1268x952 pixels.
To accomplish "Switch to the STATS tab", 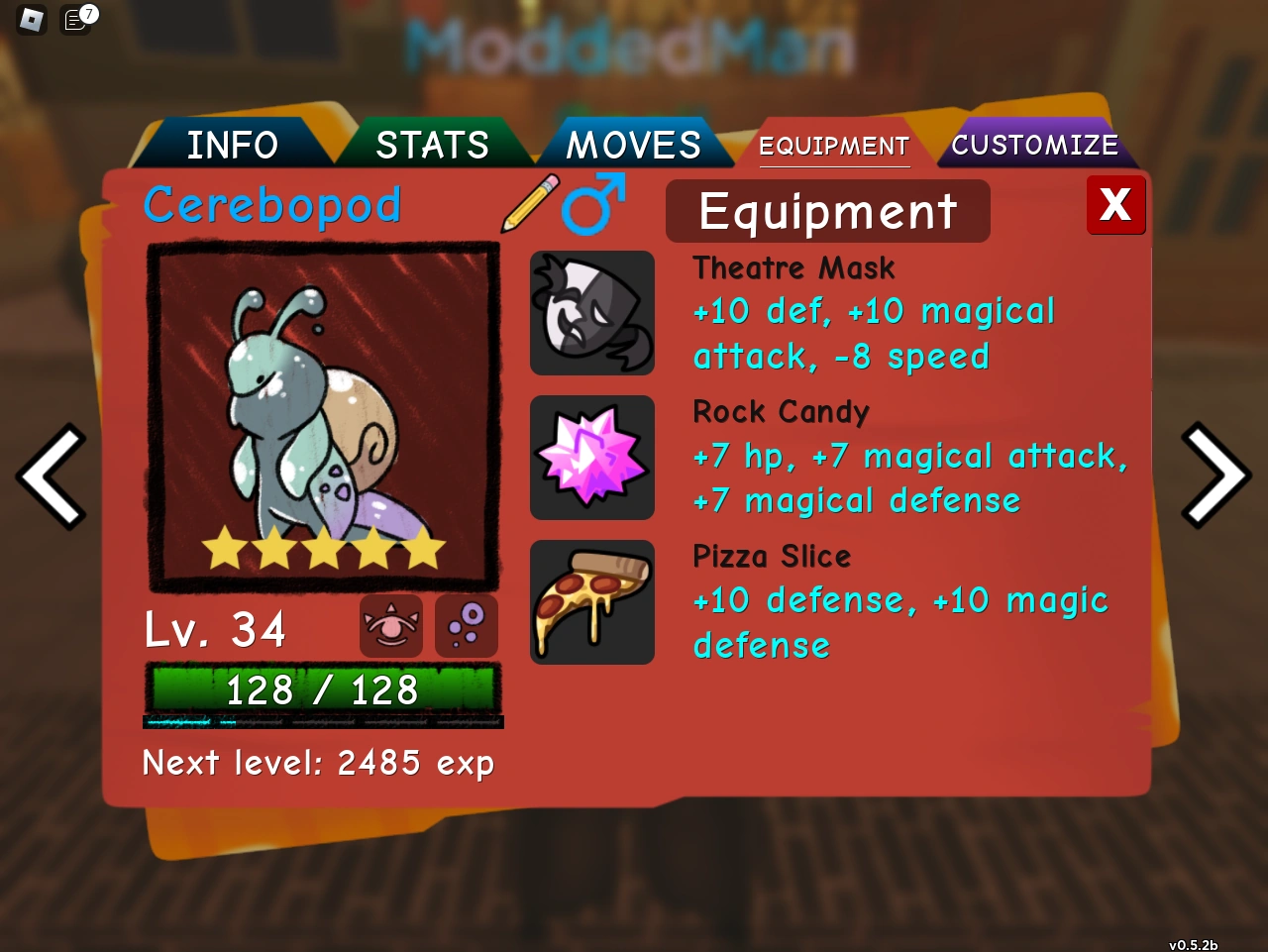I will pos(431,145).
